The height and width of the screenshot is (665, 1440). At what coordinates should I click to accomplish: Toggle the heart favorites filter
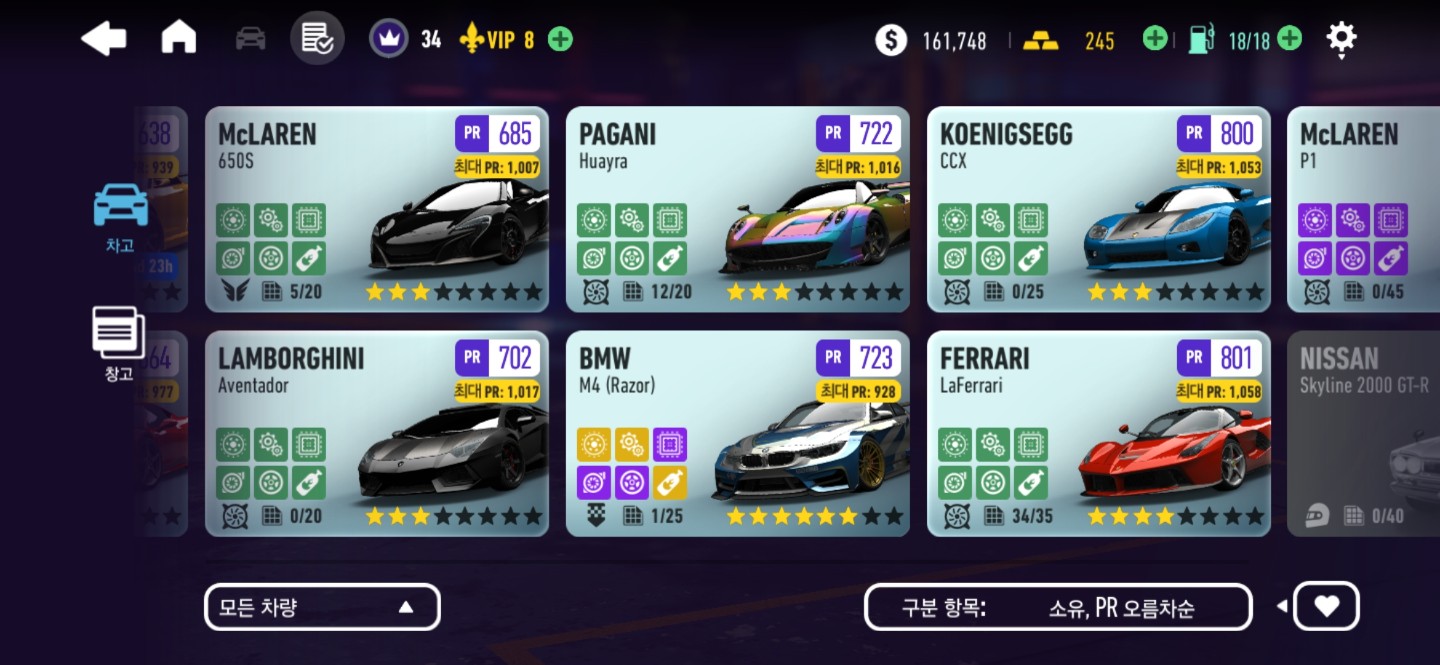click(x=1326, y=607)
